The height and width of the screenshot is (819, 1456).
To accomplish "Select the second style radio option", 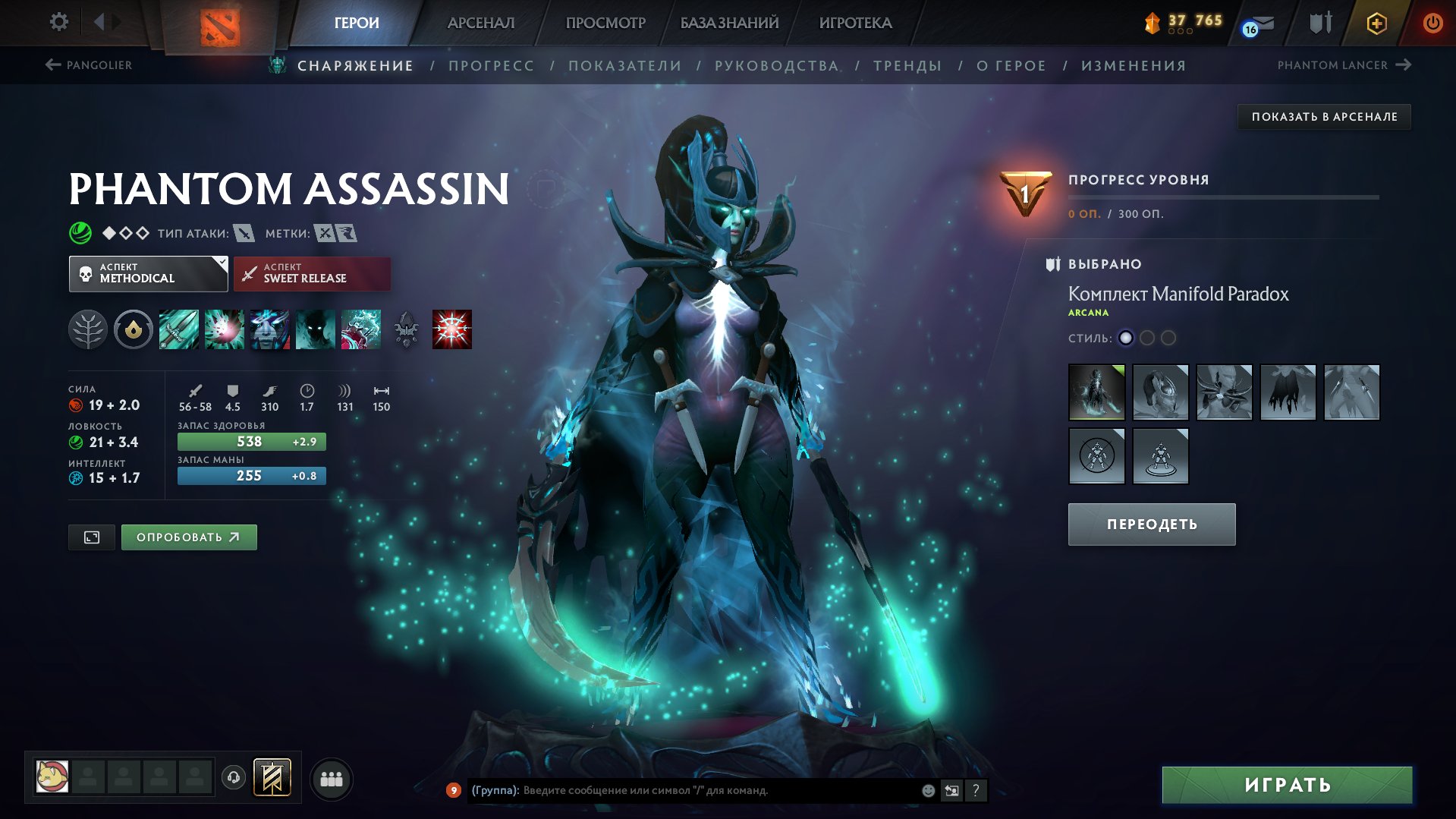I will tap(1147, 338).
